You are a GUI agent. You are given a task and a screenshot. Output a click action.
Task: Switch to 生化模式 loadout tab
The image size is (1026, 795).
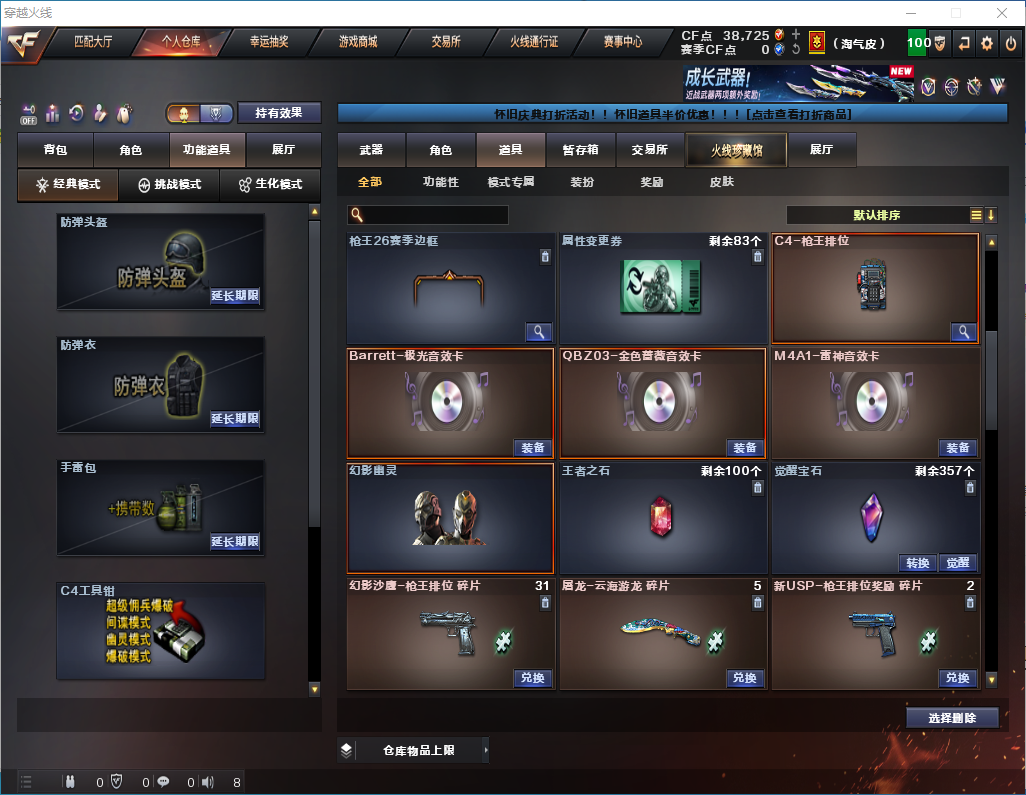coord(270,185)
